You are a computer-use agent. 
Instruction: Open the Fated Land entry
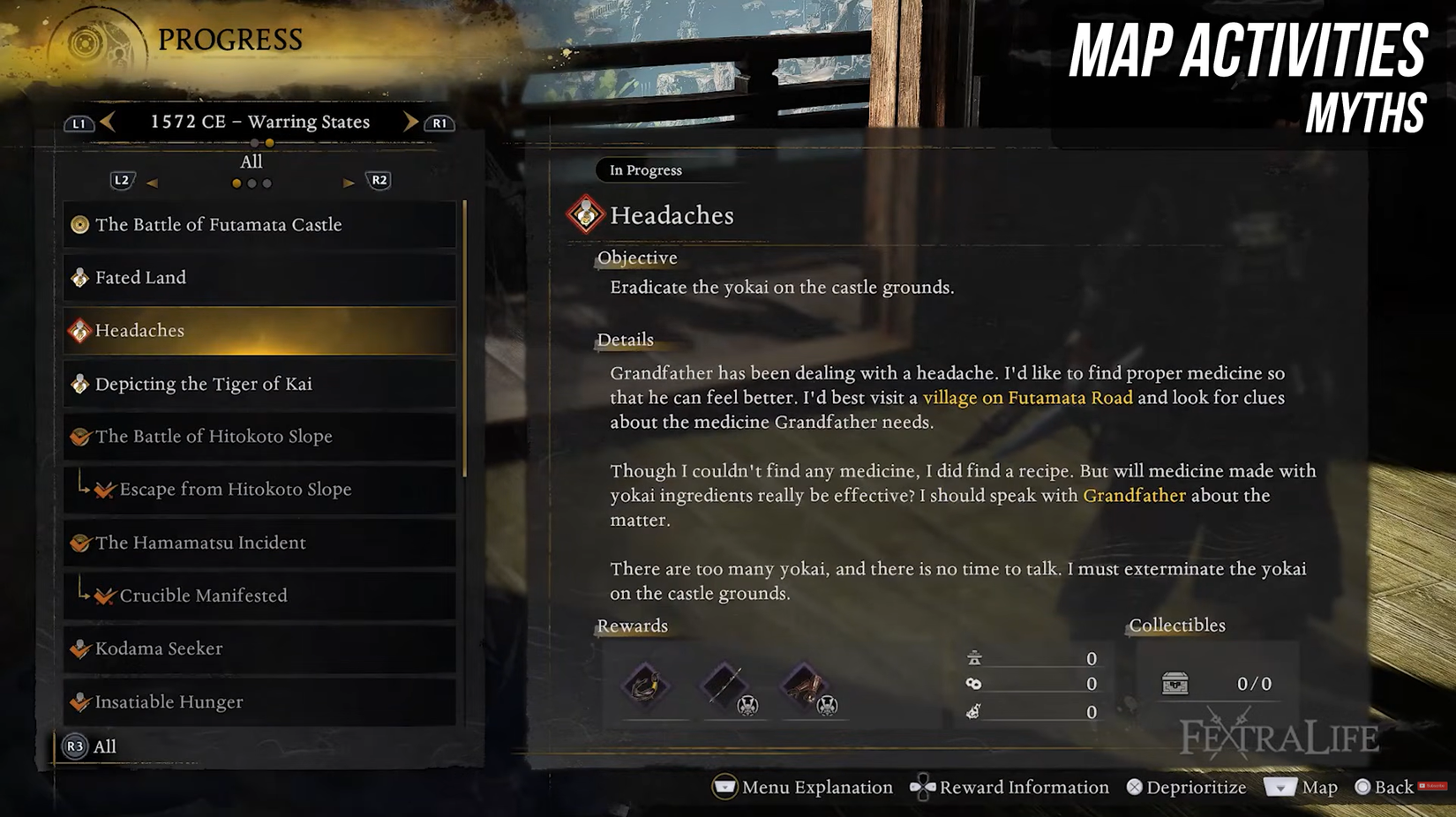pyautogui.click(x=259, y=278)
